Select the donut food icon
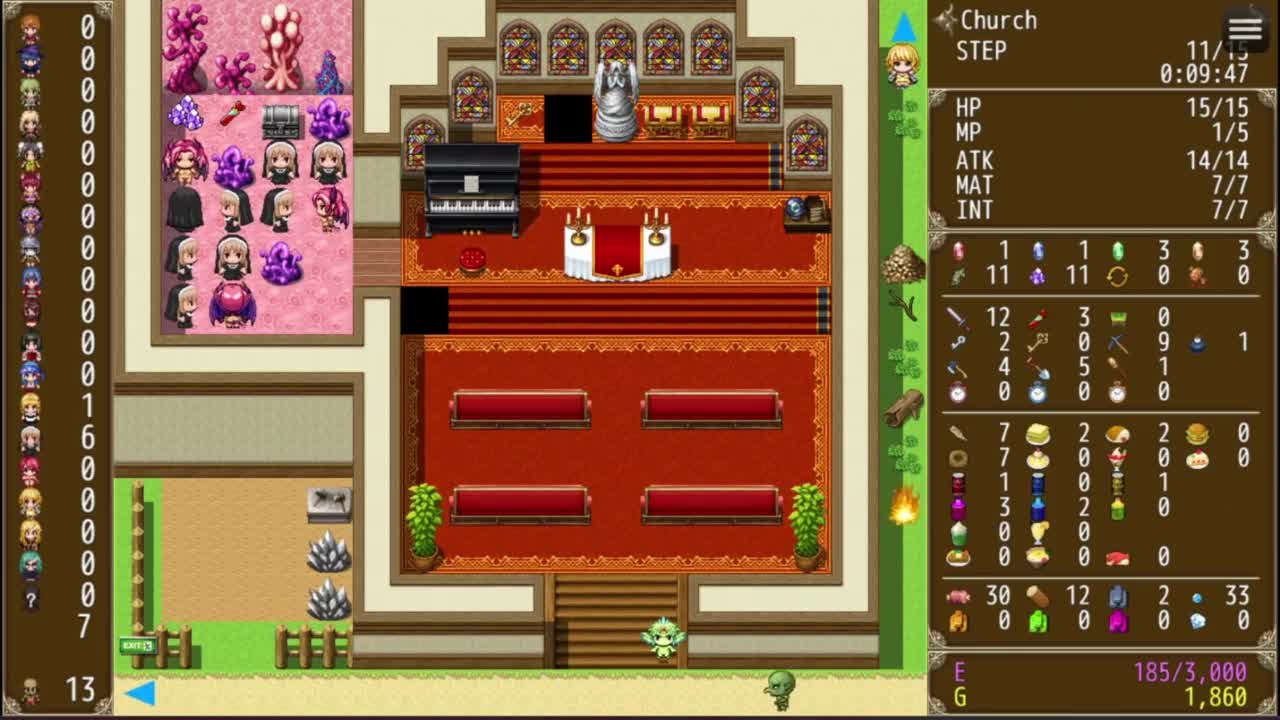 [958, 458]
